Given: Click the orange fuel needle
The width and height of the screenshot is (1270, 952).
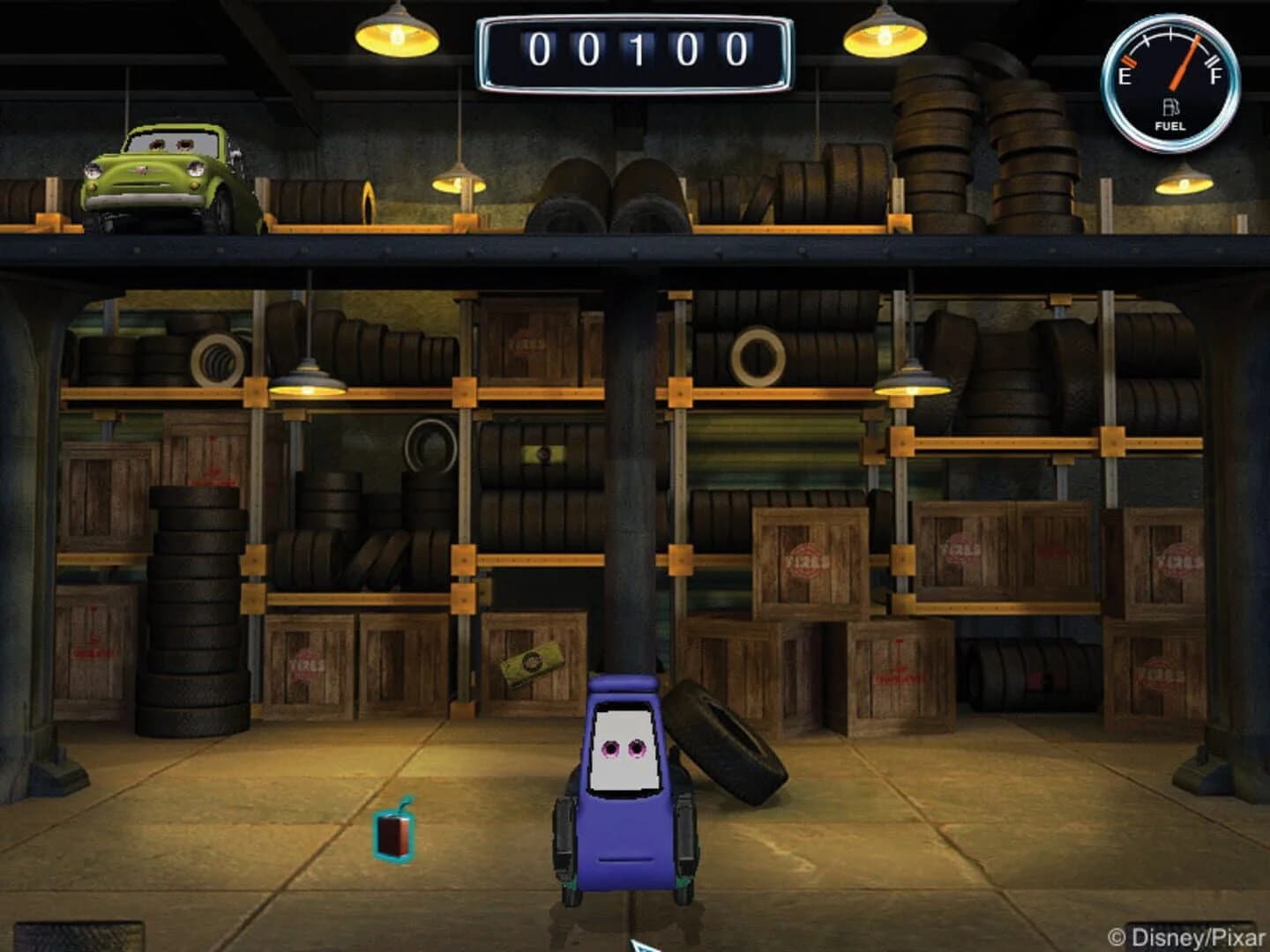Looking at the screenshot, I should click(x=1184, y=62).
